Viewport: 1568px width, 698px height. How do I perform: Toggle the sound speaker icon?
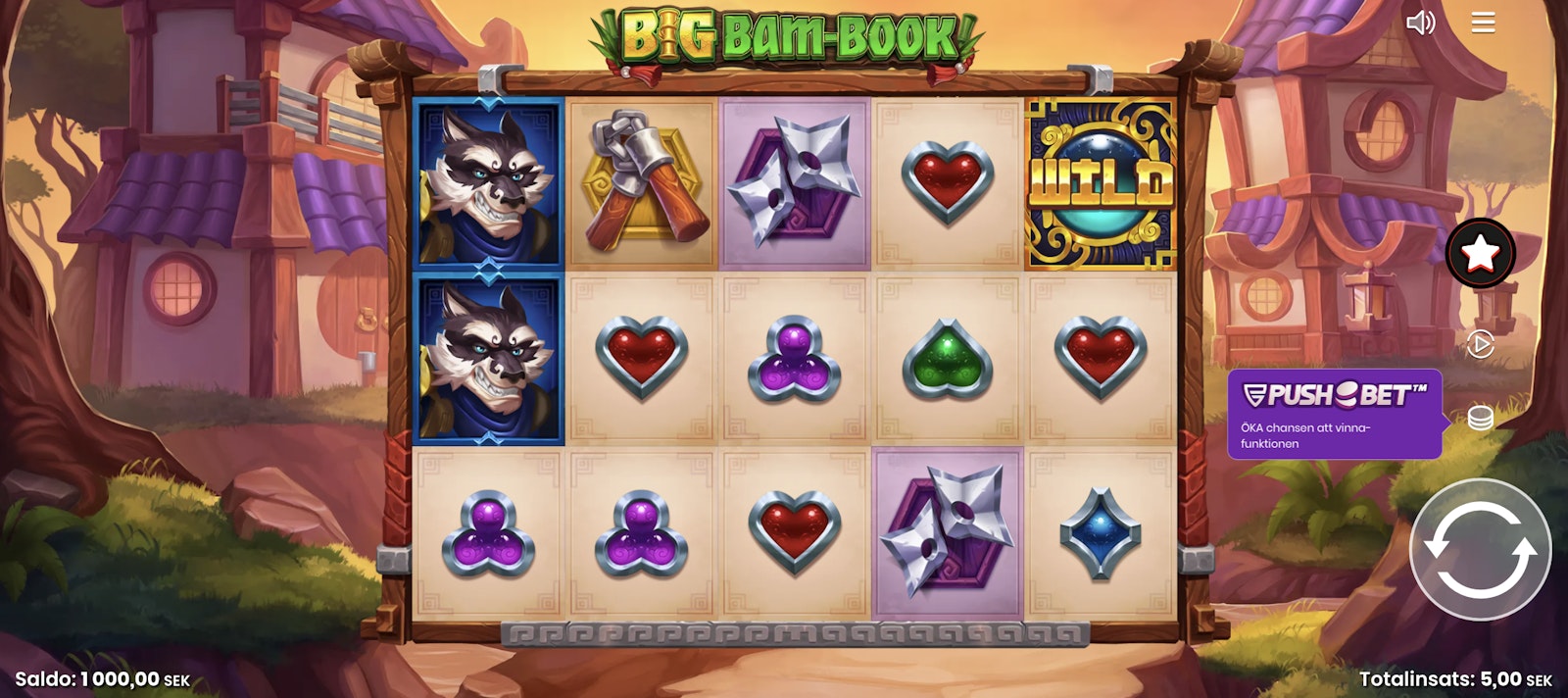pyautogui.click(x=1420, y=23)
